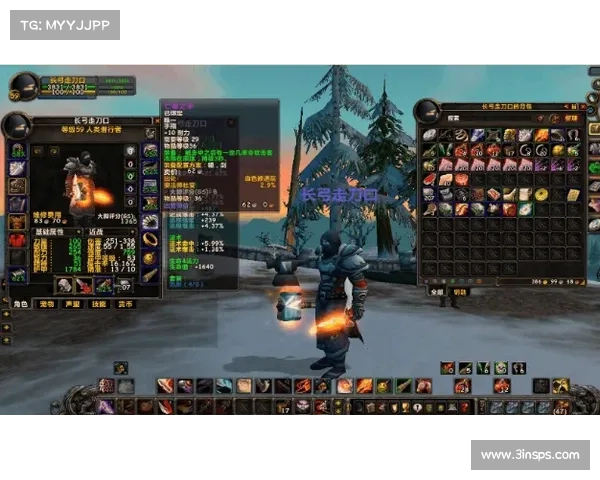Open the 技能 skills tab

coord(100,303)
